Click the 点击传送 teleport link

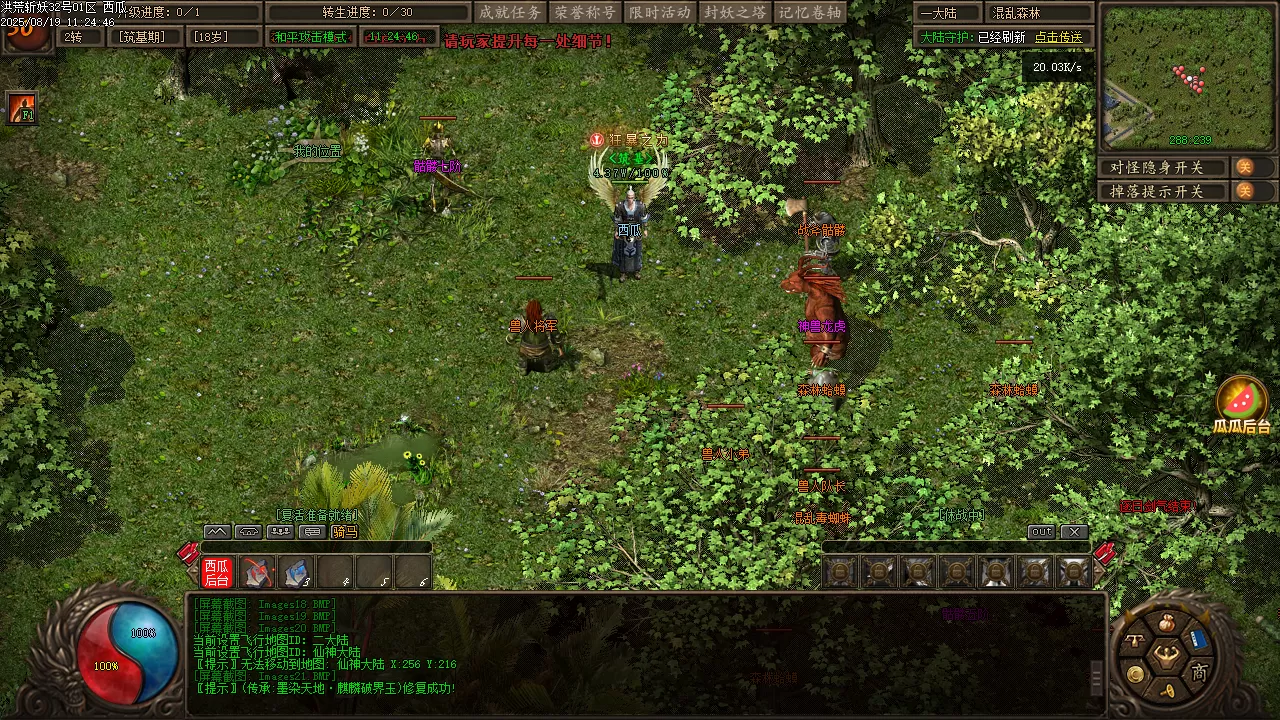(x=1059, y=37)
